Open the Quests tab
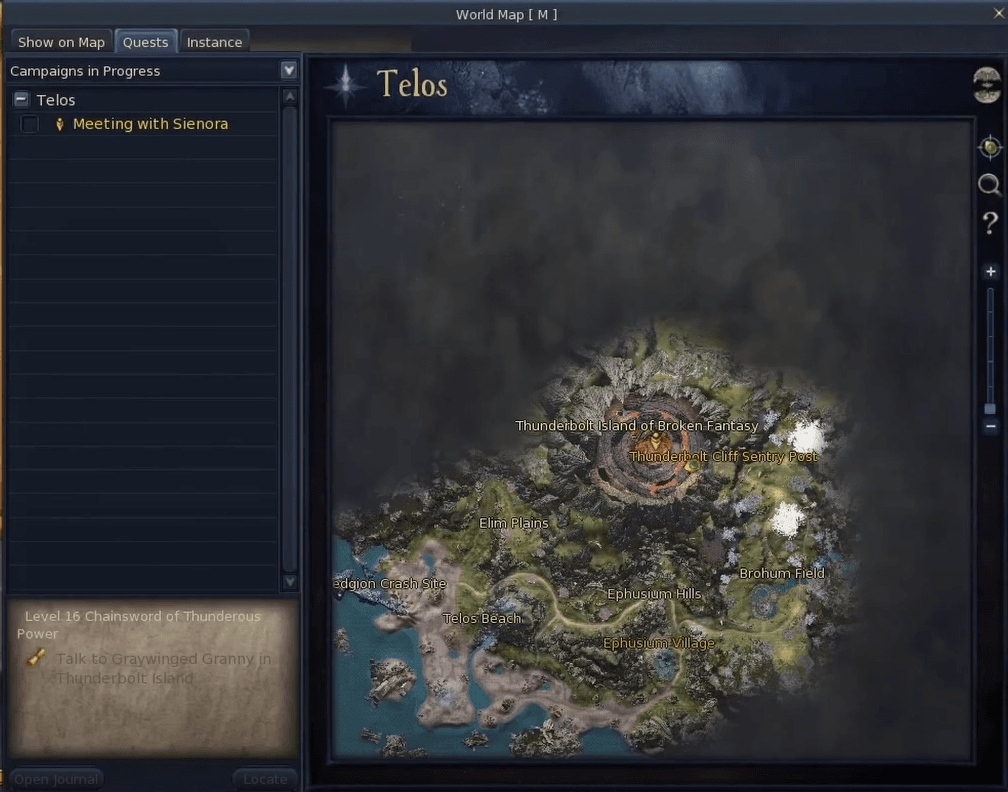Viewport: 1008px width, 792px height. coord(145,42)
